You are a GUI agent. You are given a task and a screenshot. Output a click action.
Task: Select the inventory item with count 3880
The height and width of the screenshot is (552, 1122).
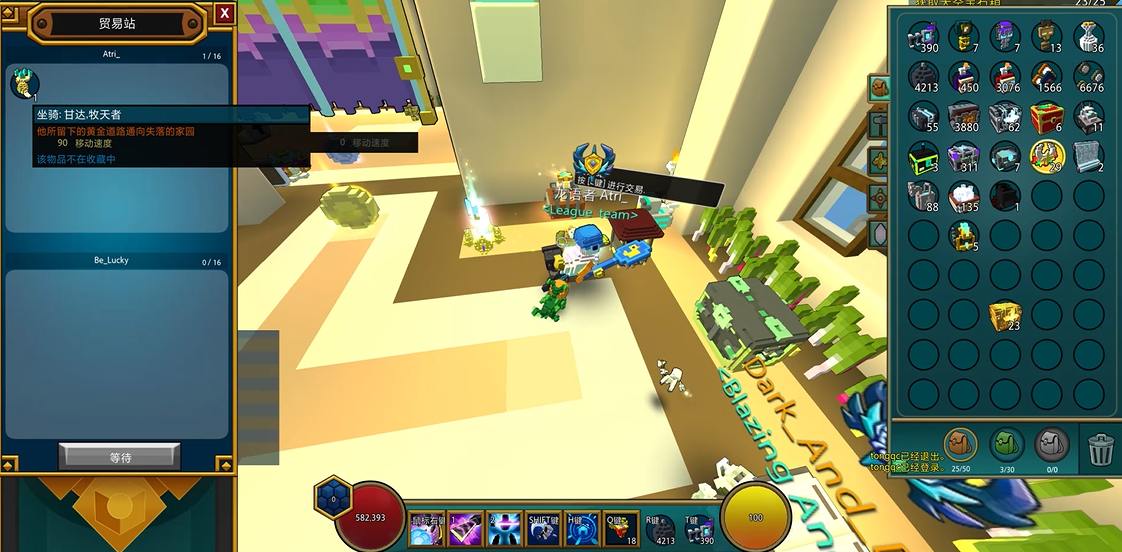pyautogui.click(x=964, y=117)
